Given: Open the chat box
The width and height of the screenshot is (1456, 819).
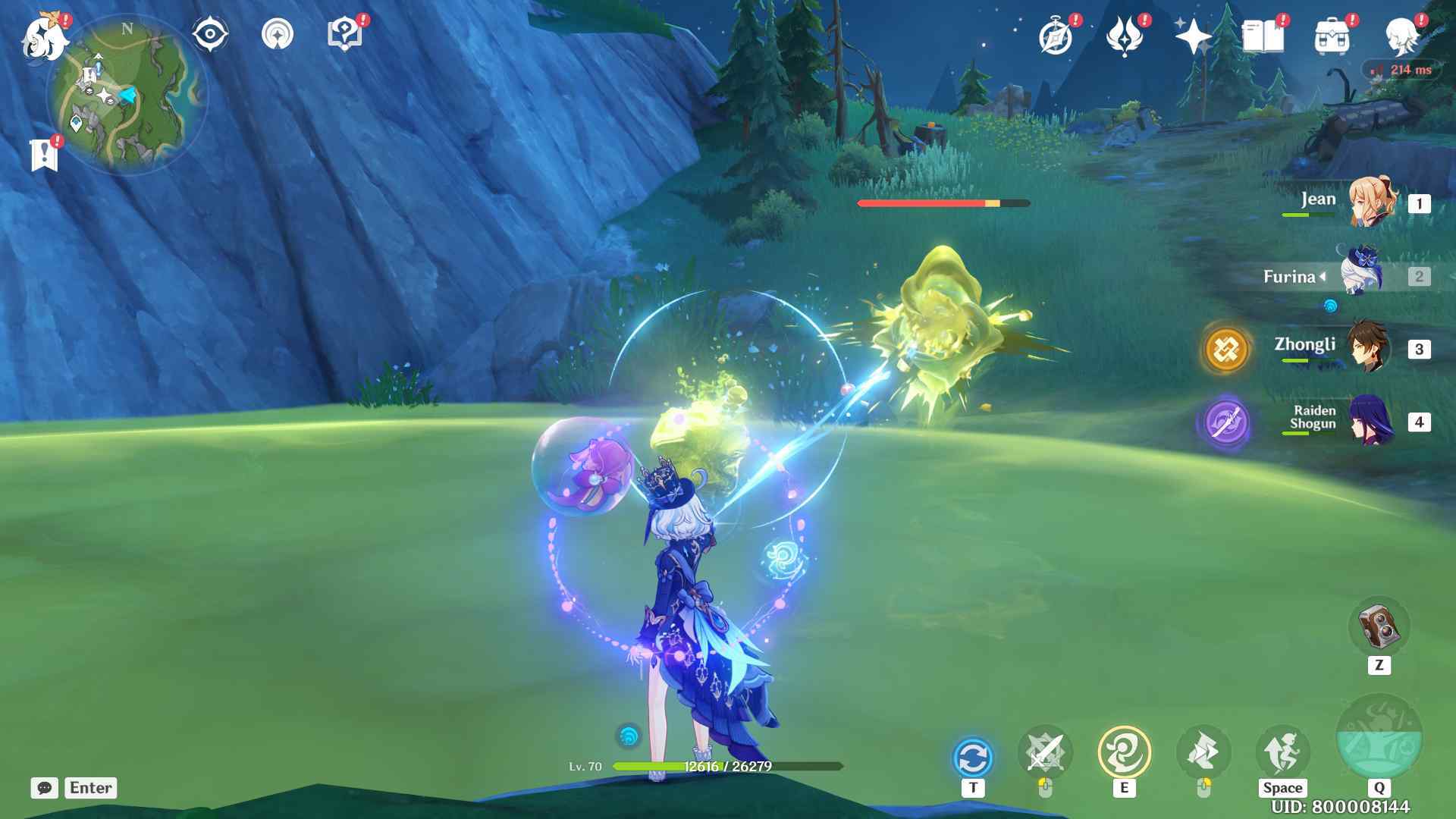Looking at the screenshot, I should 45,788.
